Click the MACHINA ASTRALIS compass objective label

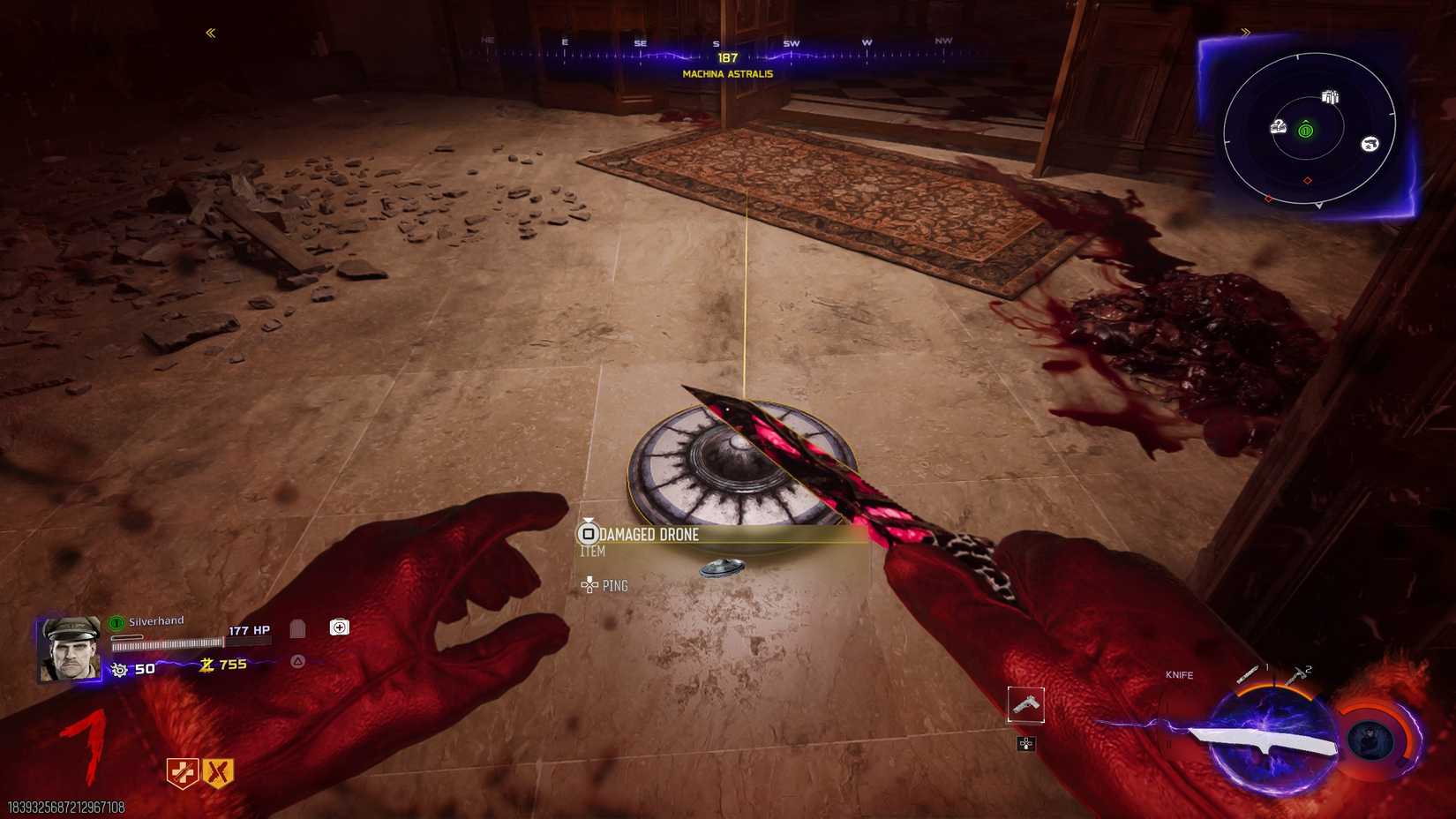point(725,74)
